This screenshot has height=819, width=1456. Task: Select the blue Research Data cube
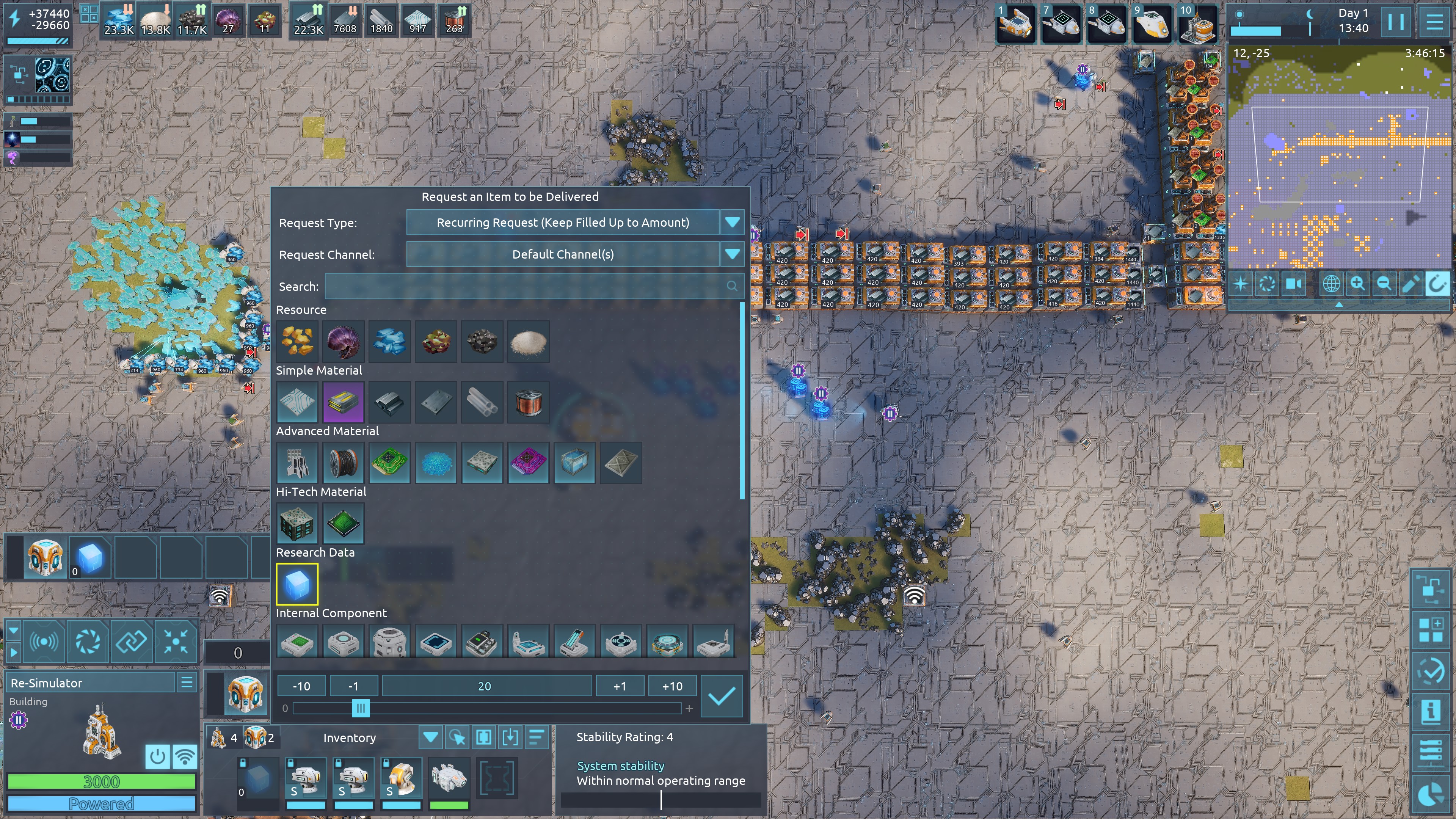(x=297, y=584)
